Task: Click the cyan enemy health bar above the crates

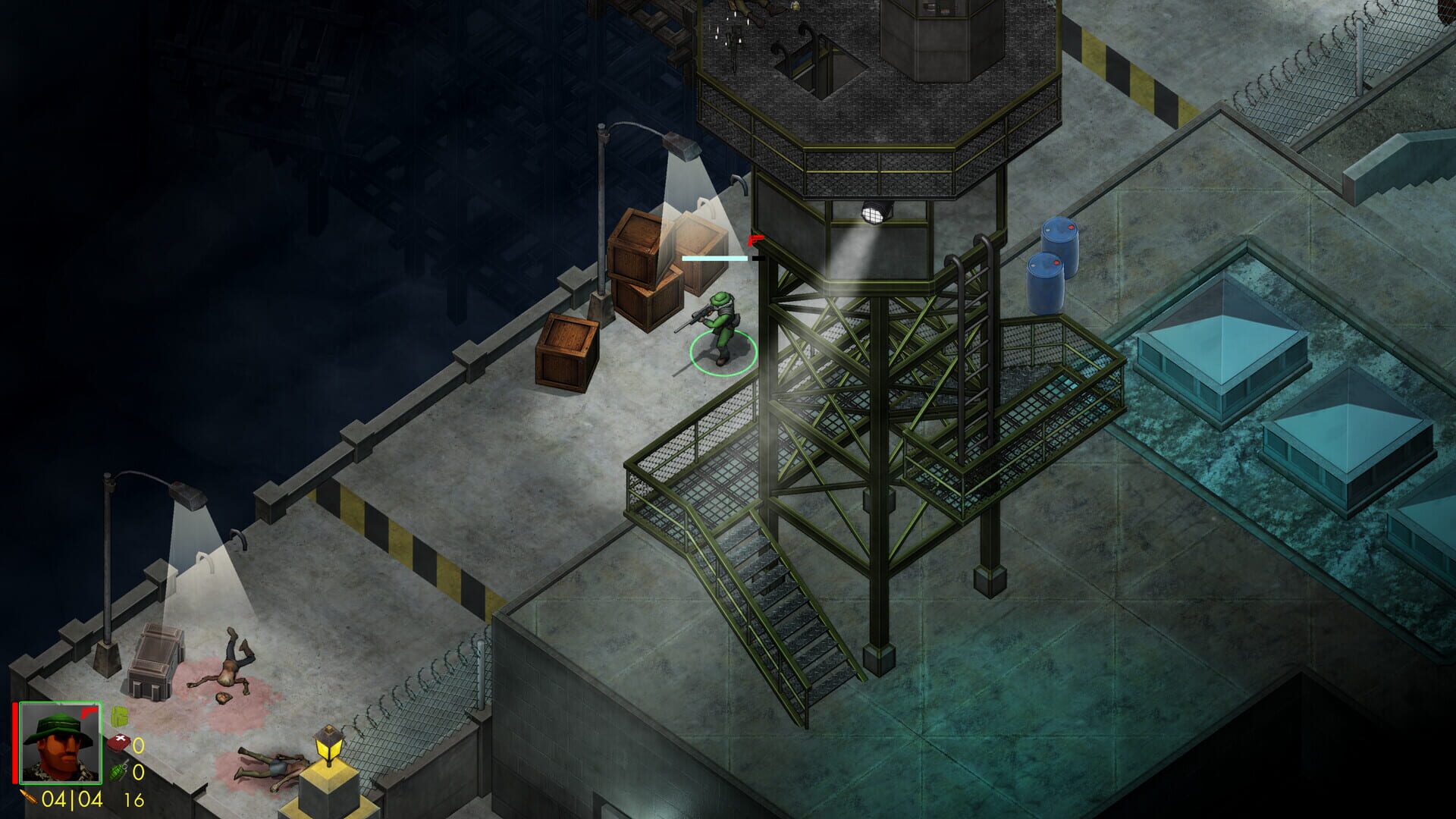Action: pyautogui.click(x=714, y=258)
